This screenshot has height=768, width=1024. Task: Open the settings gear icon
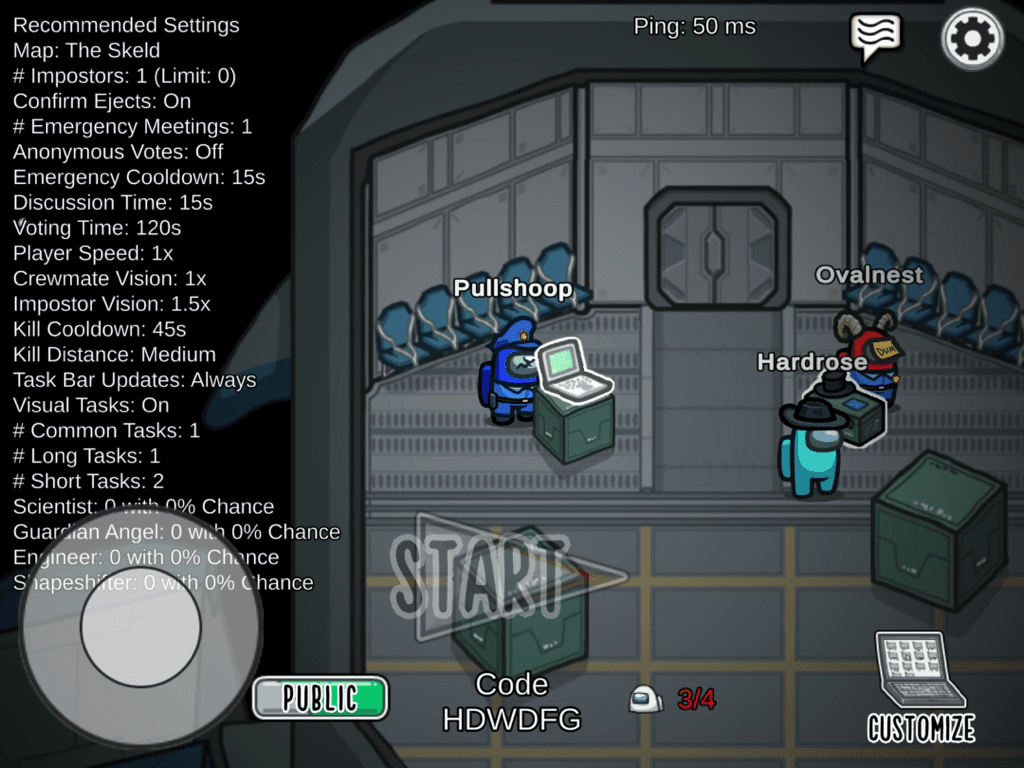(972, 39)
